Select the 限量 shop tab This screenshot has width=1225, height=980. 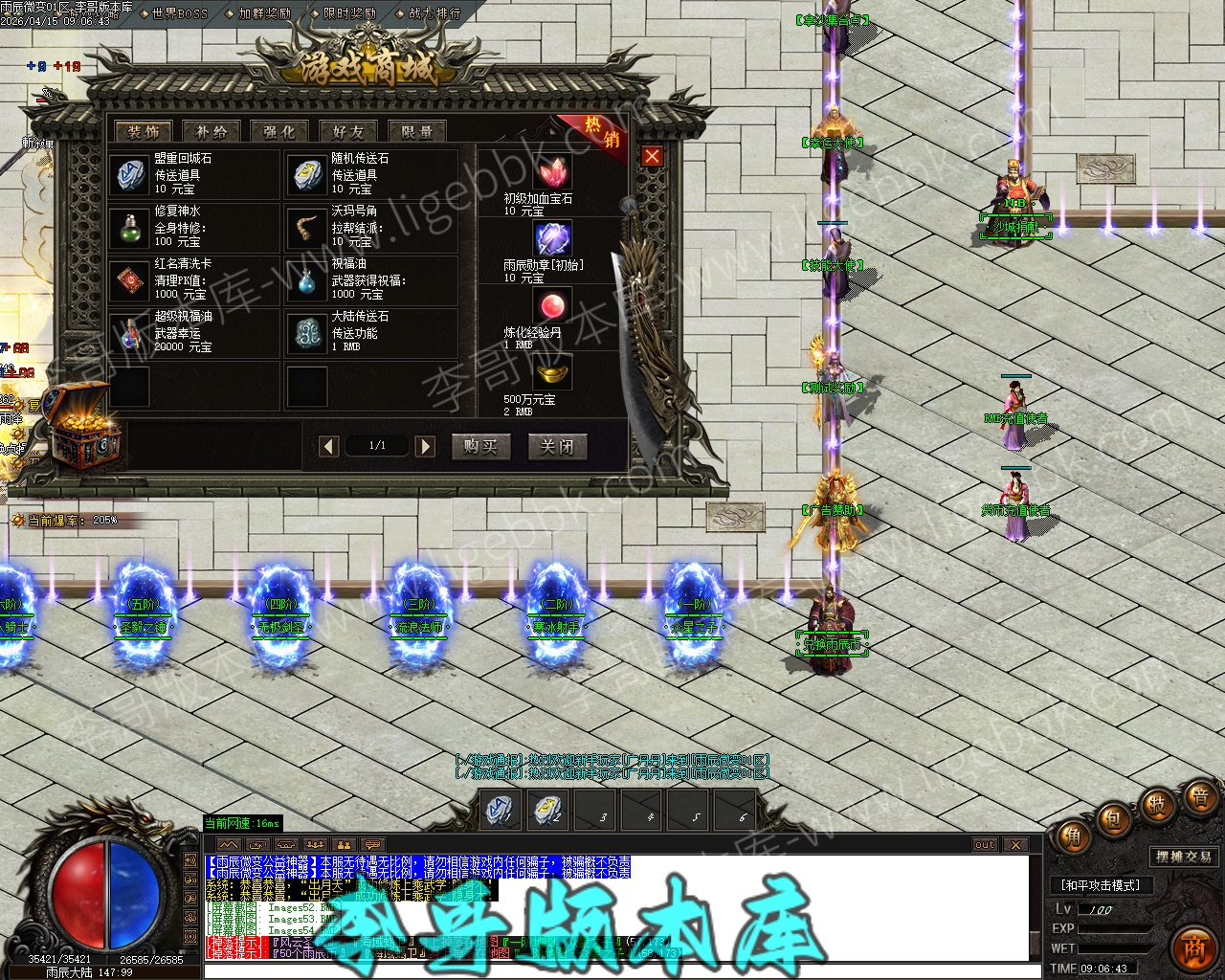click(x=417, y=132)
